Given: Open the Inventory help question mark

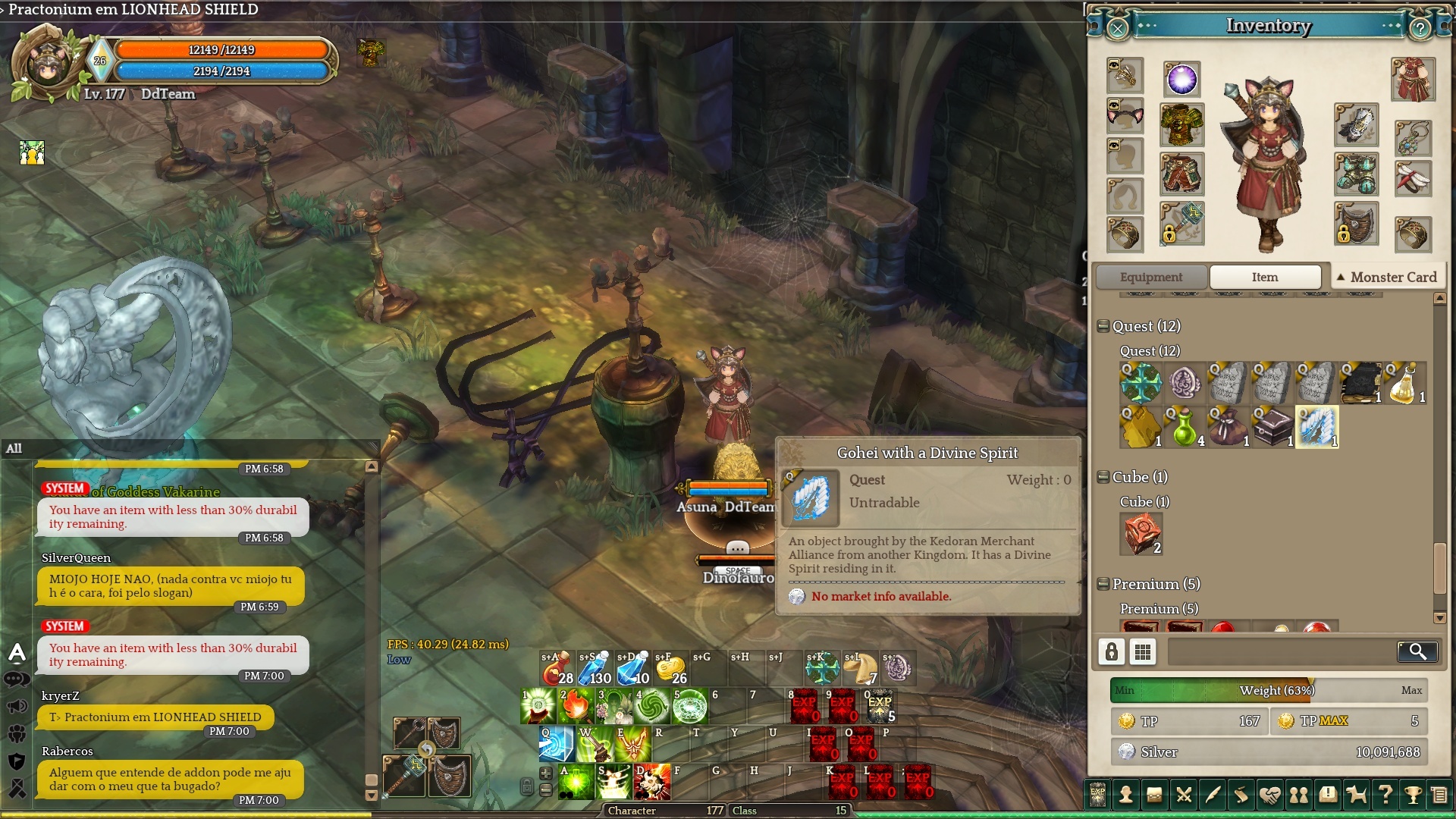Looking at the screenshot, I should 1420,29.
